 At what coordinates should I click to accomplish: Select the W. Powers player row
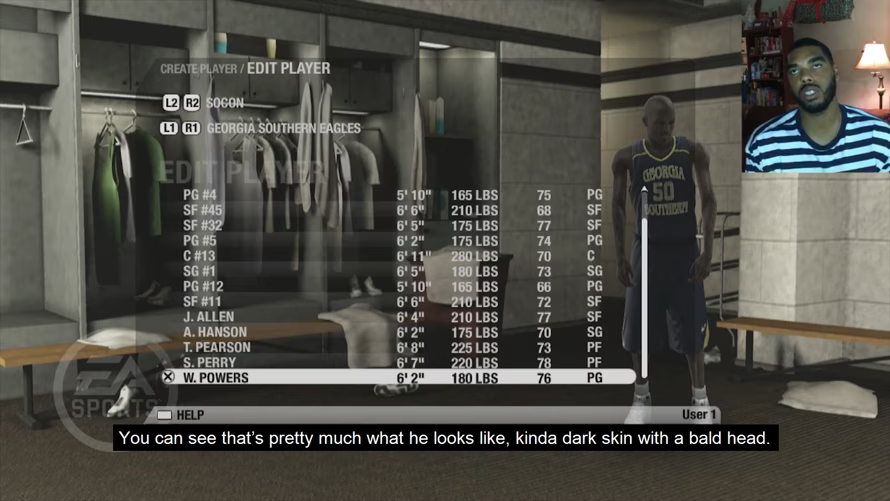(400, 378)
